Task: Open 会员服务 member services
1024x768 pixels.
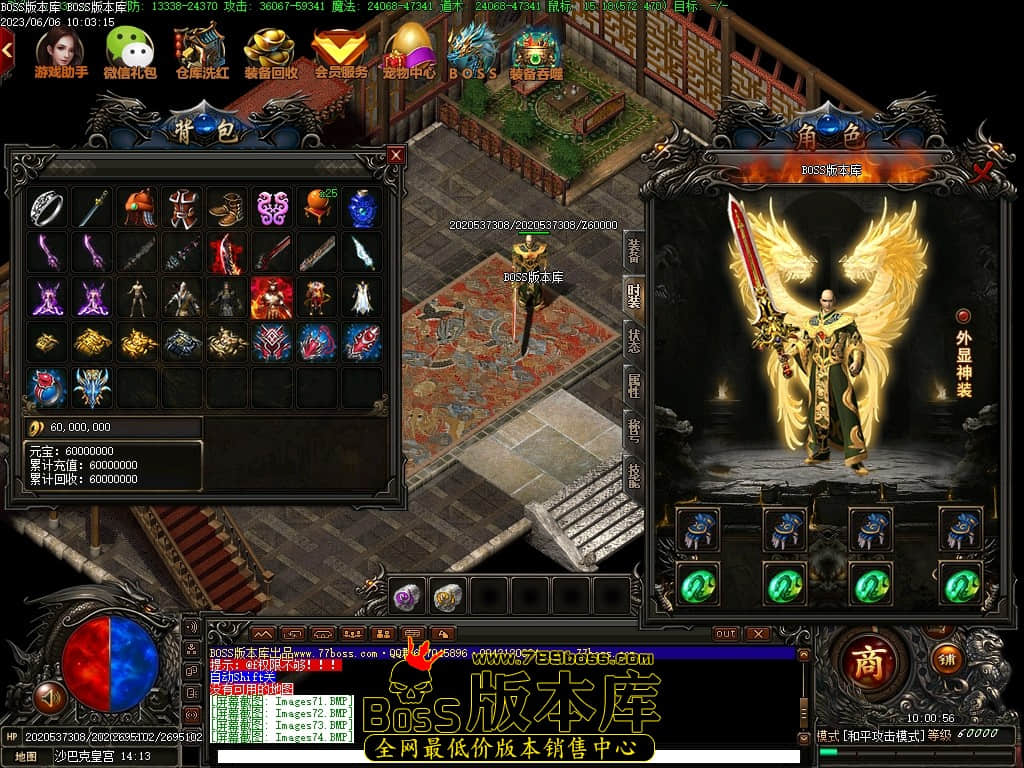Action: [341, 51]
